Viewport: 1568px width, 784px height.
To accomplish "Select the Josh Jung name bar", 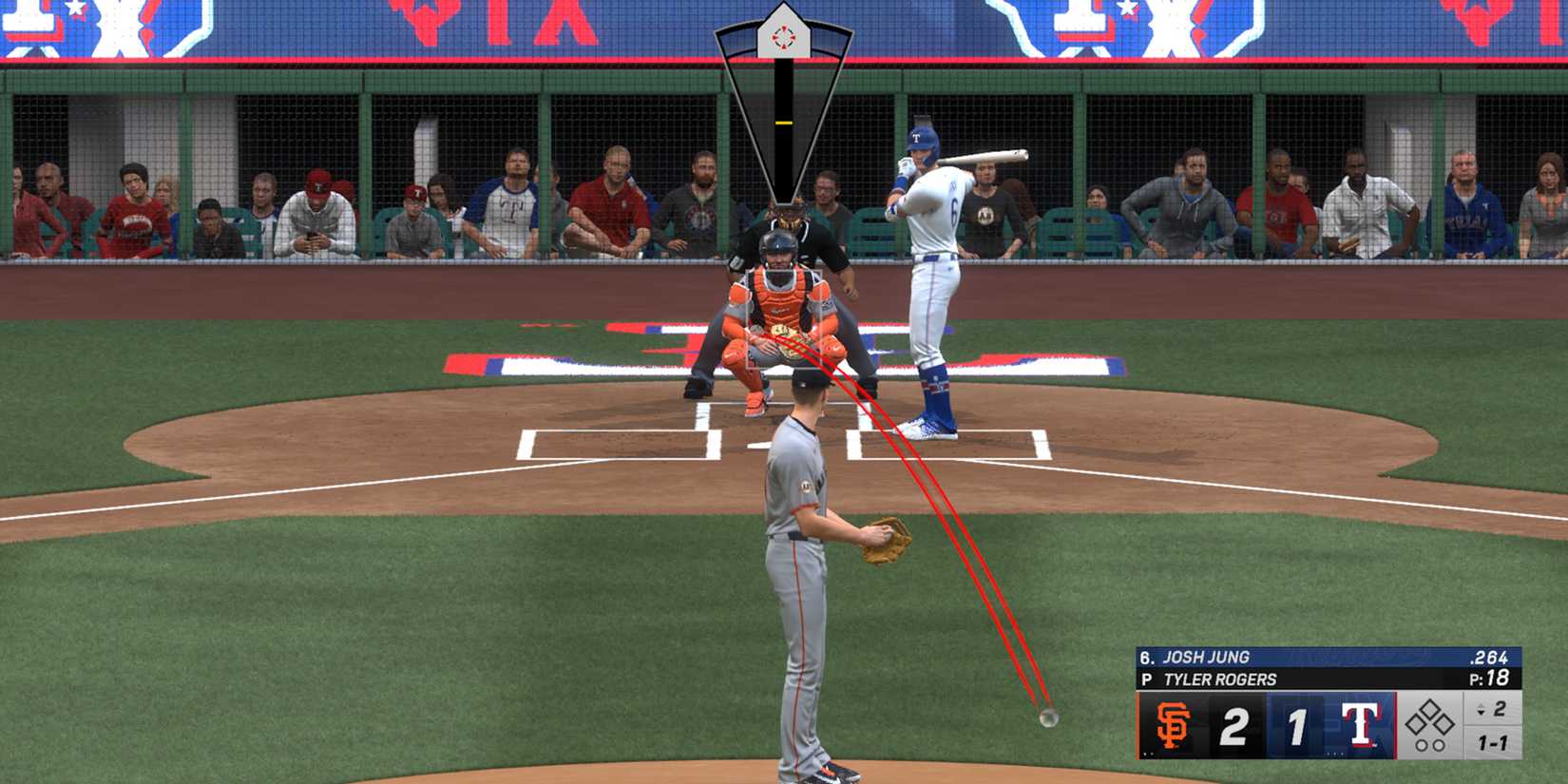I will [x=1207, y=656].
